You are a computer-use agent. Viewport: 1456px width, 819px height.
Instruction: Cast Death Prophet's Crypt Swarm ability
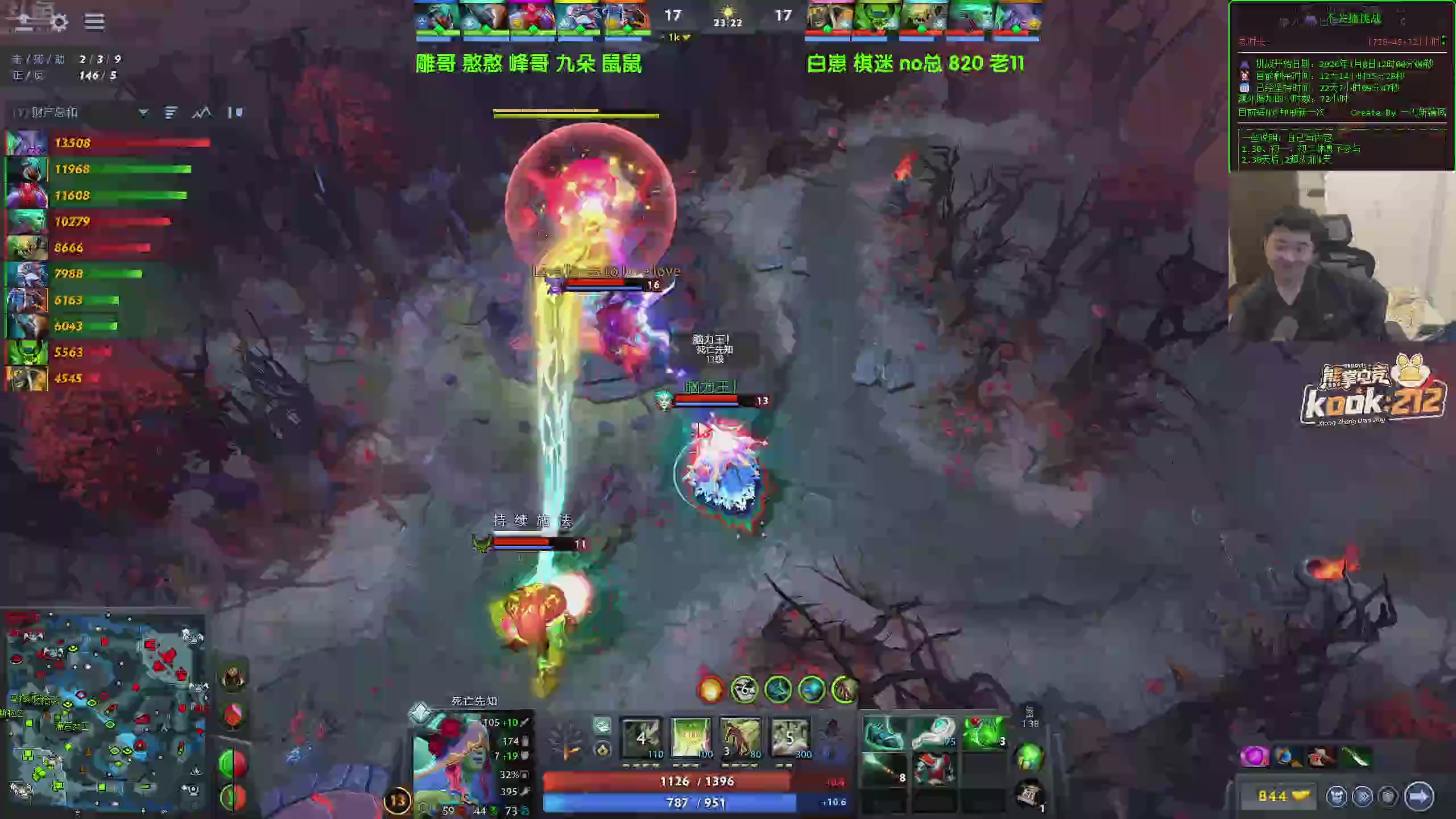tap(642, 738)
